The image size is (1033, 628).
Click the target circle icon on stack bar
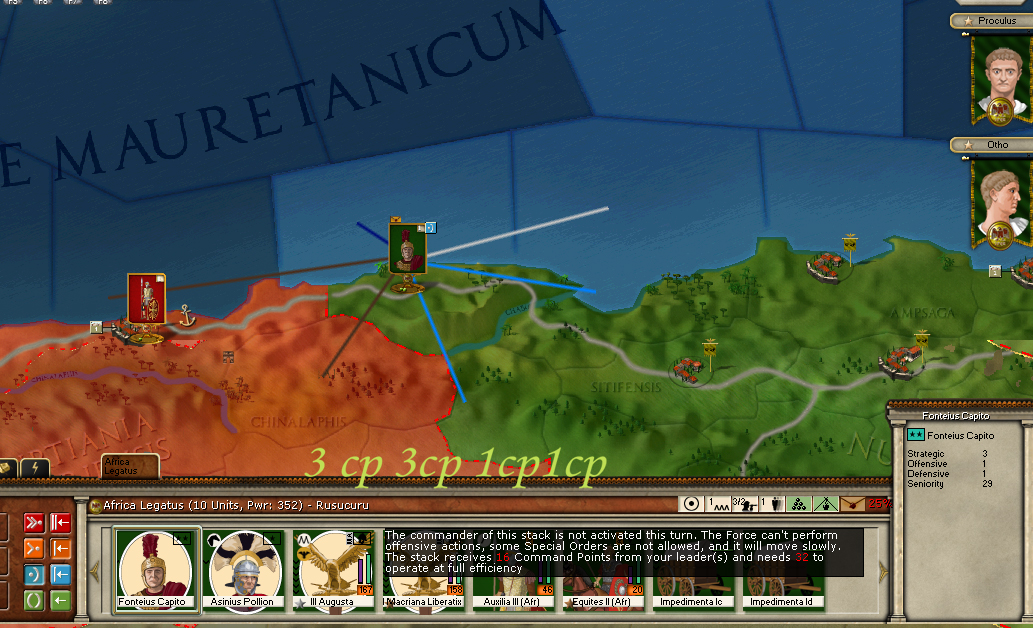click(691, 504)
